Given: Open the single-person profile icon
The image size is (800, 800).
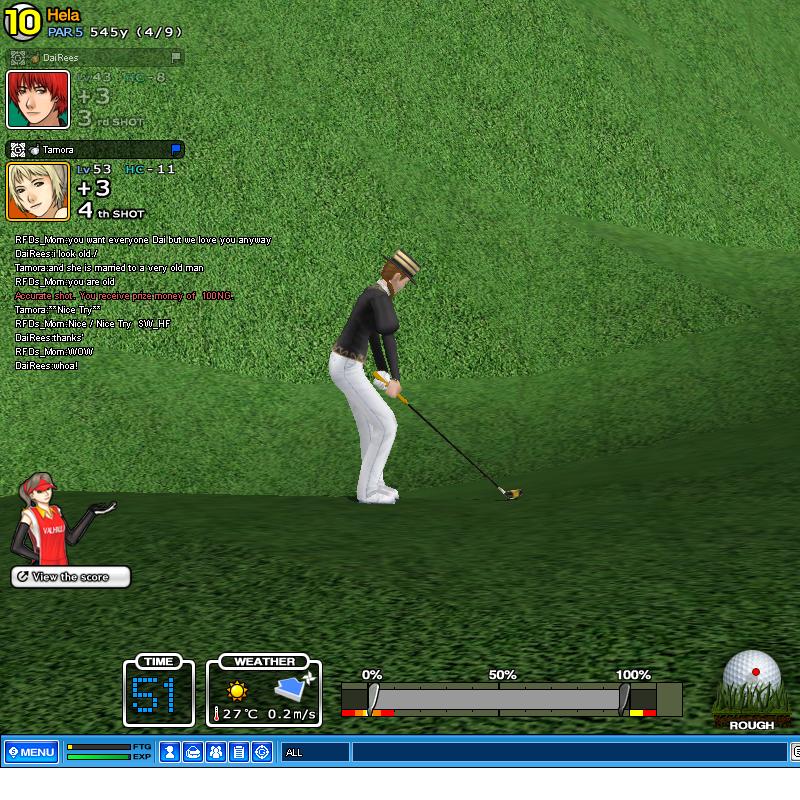Looking at the screenshot, I should (x=170, y=752).
